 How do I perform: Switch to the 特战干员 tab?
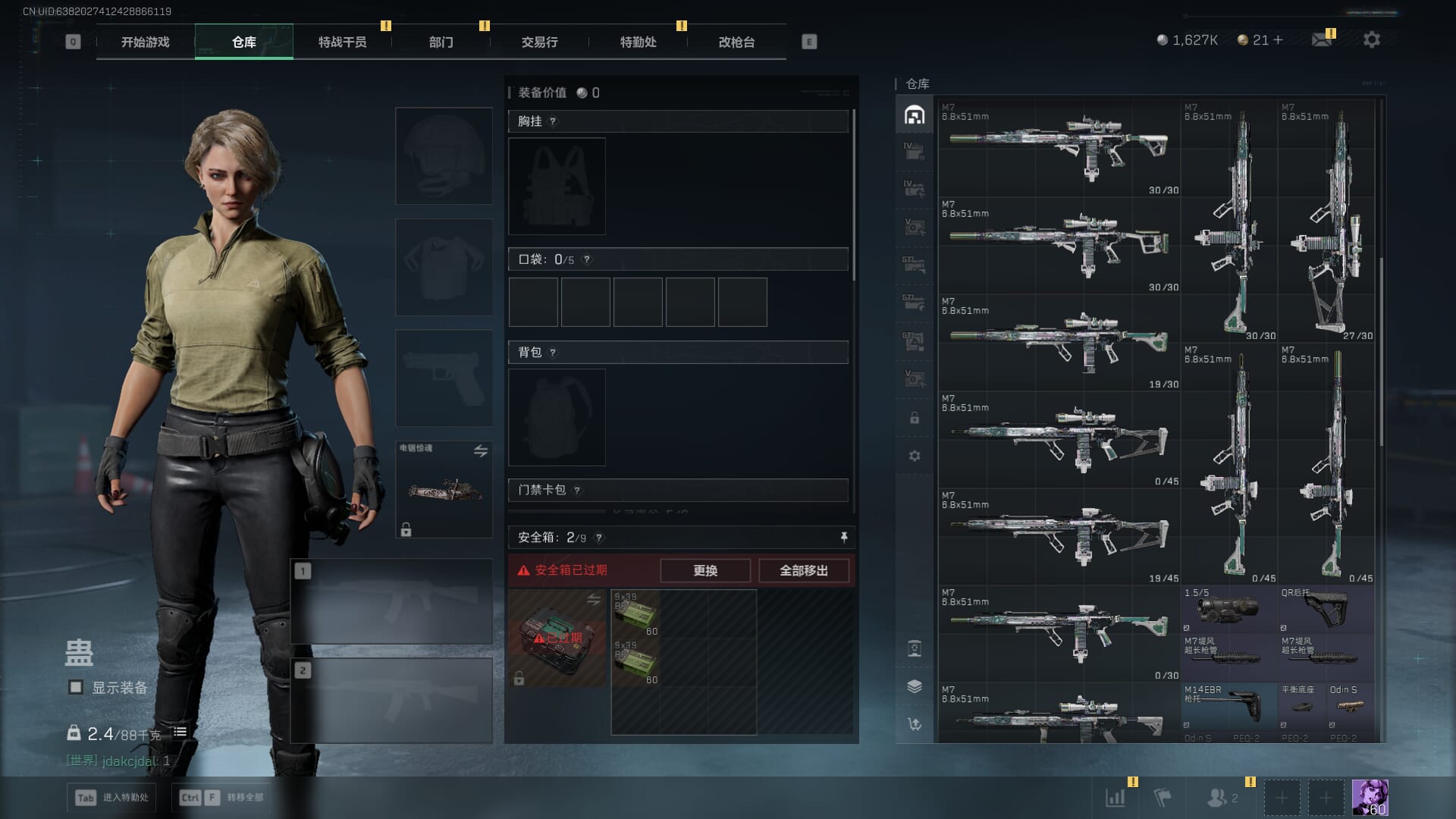tap(342, 42)
